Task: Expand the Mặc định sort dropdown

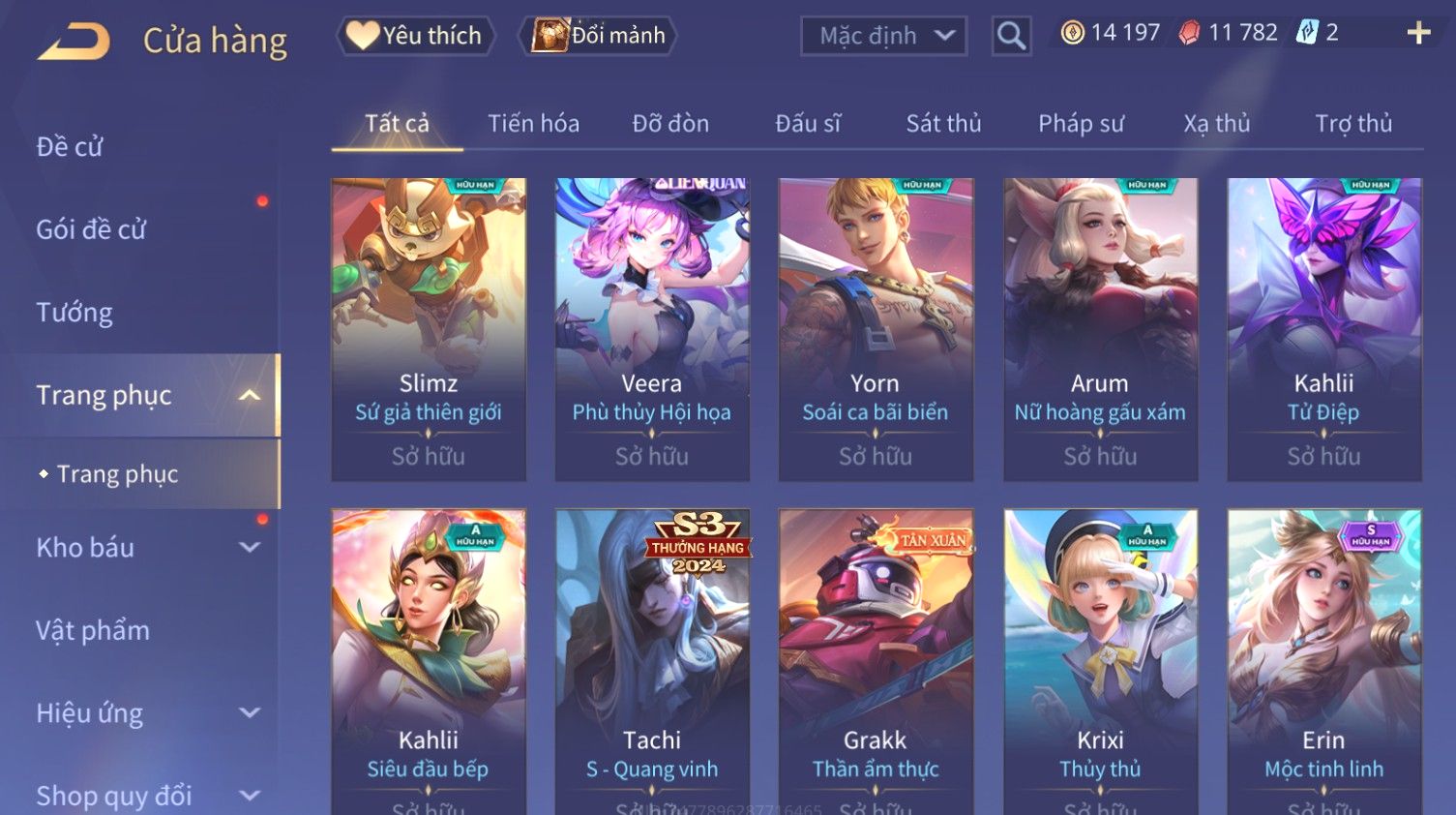Action: point(883,36)
